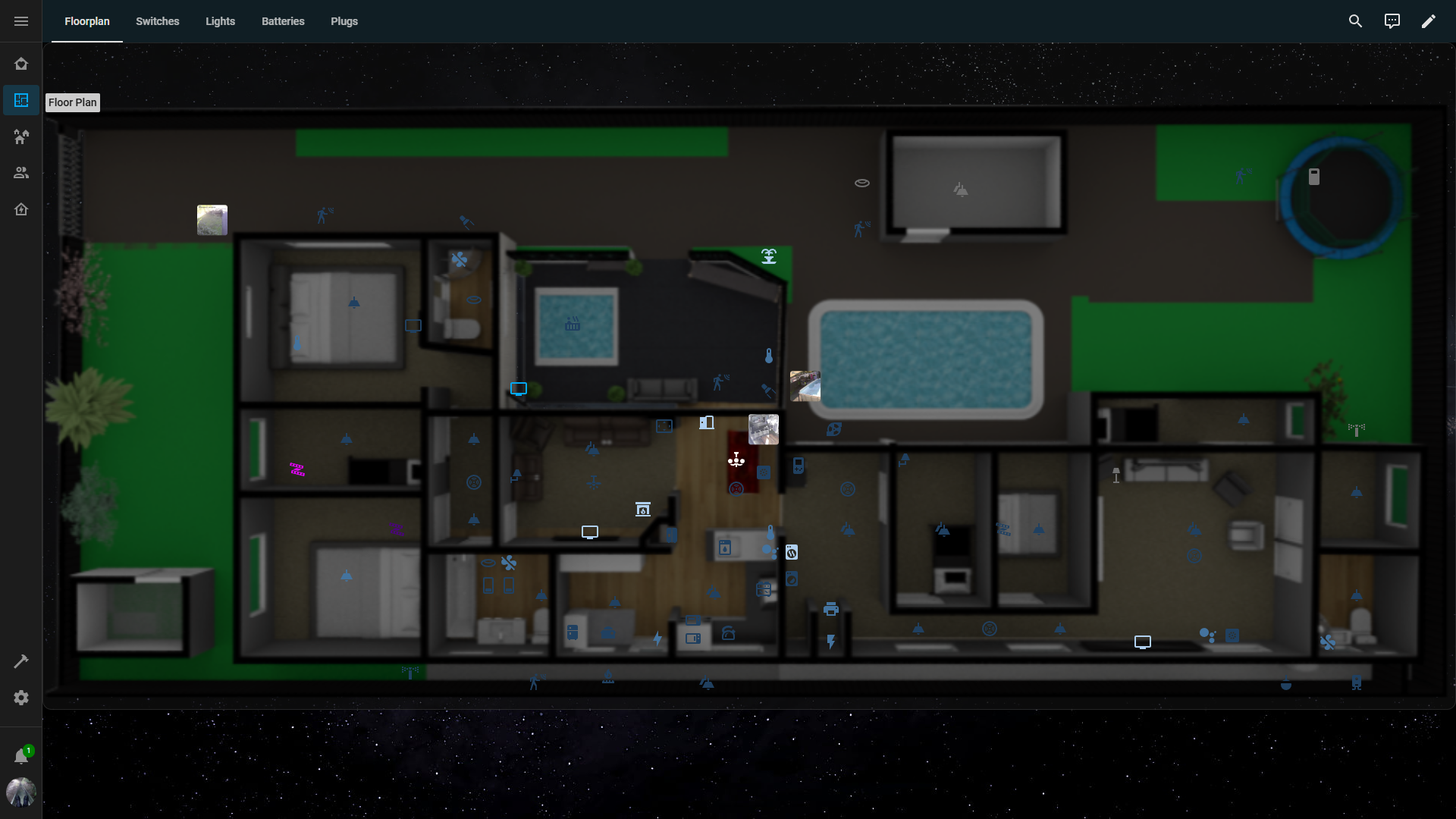Open the pool-side camera thumbnail
Screen dimensions: 1456x819
805,386
